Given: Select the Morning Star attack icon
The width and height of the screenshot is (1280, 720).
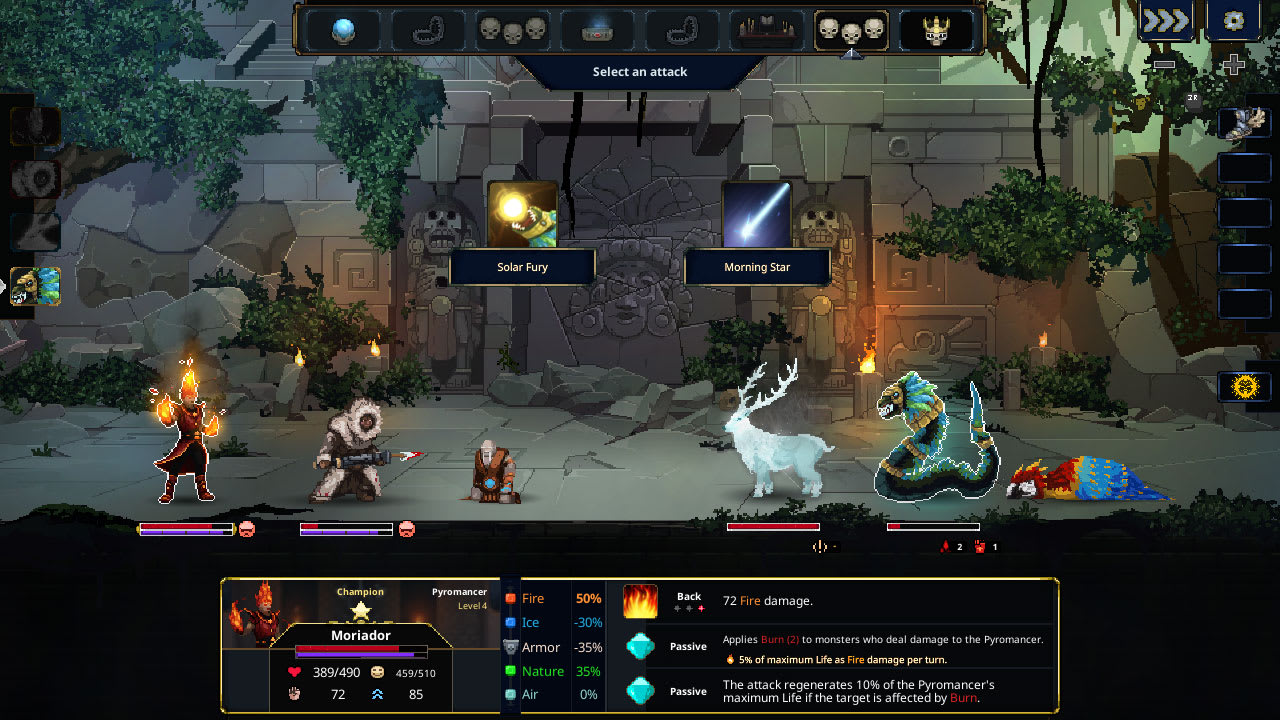Looking at the screenshot, I should [x=756, y=213].
